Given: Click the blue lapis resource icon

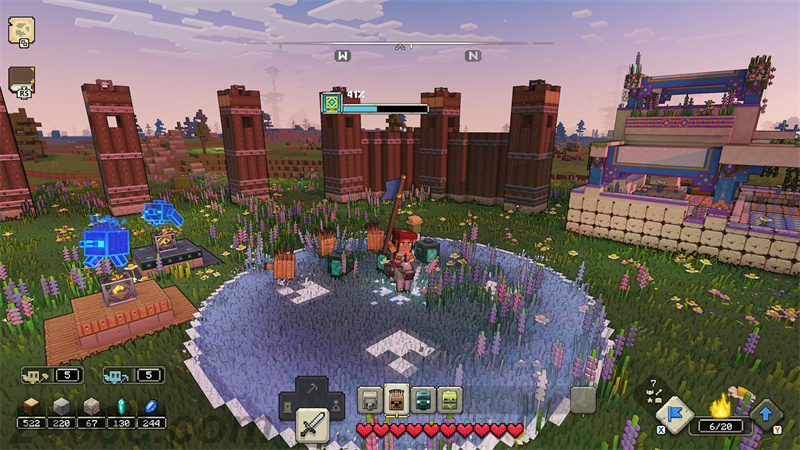Looking at the screenshot, I should 152,405.
